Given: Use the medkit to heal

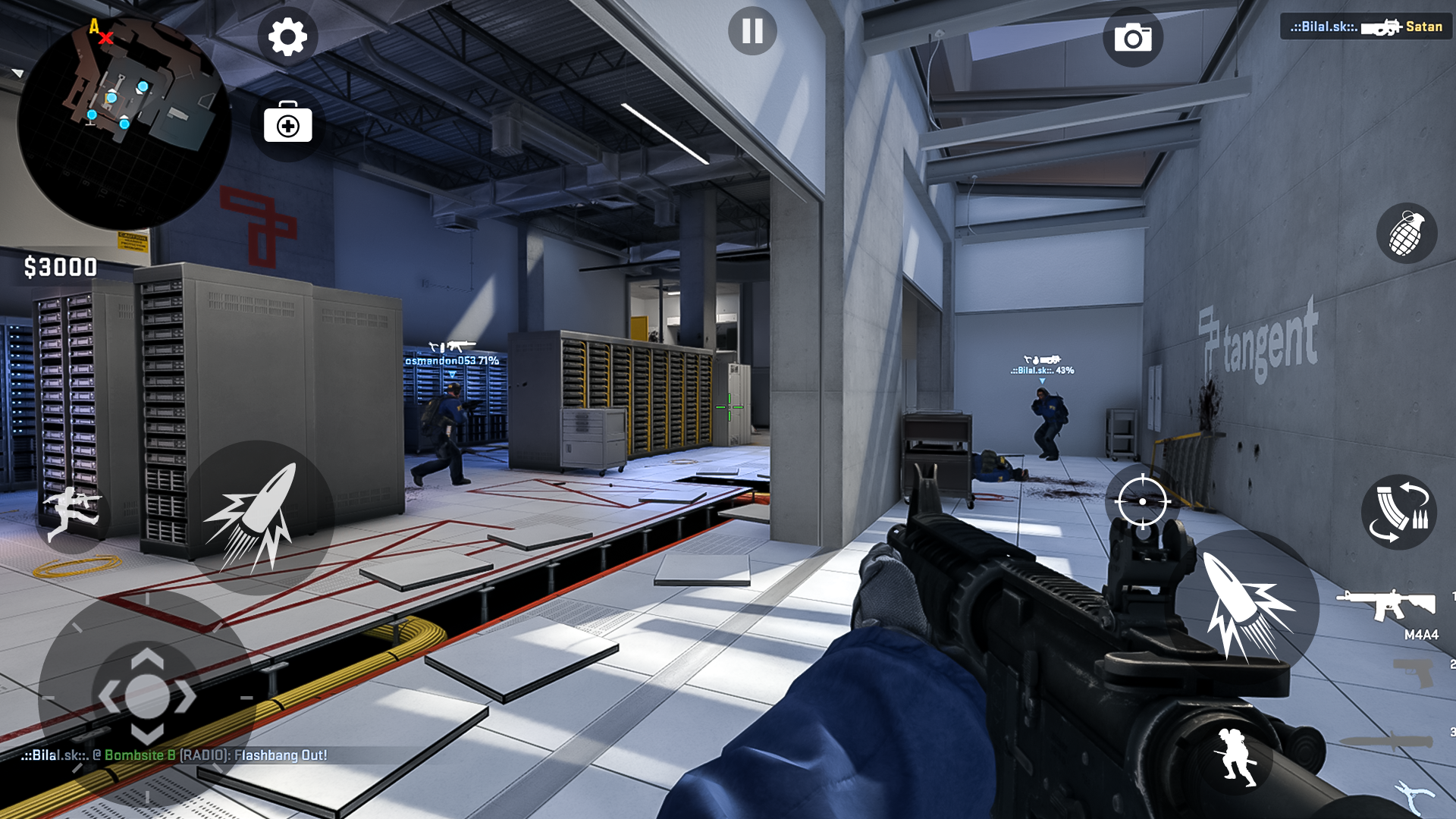Looking at the screenshot, I should coord(287,124).
